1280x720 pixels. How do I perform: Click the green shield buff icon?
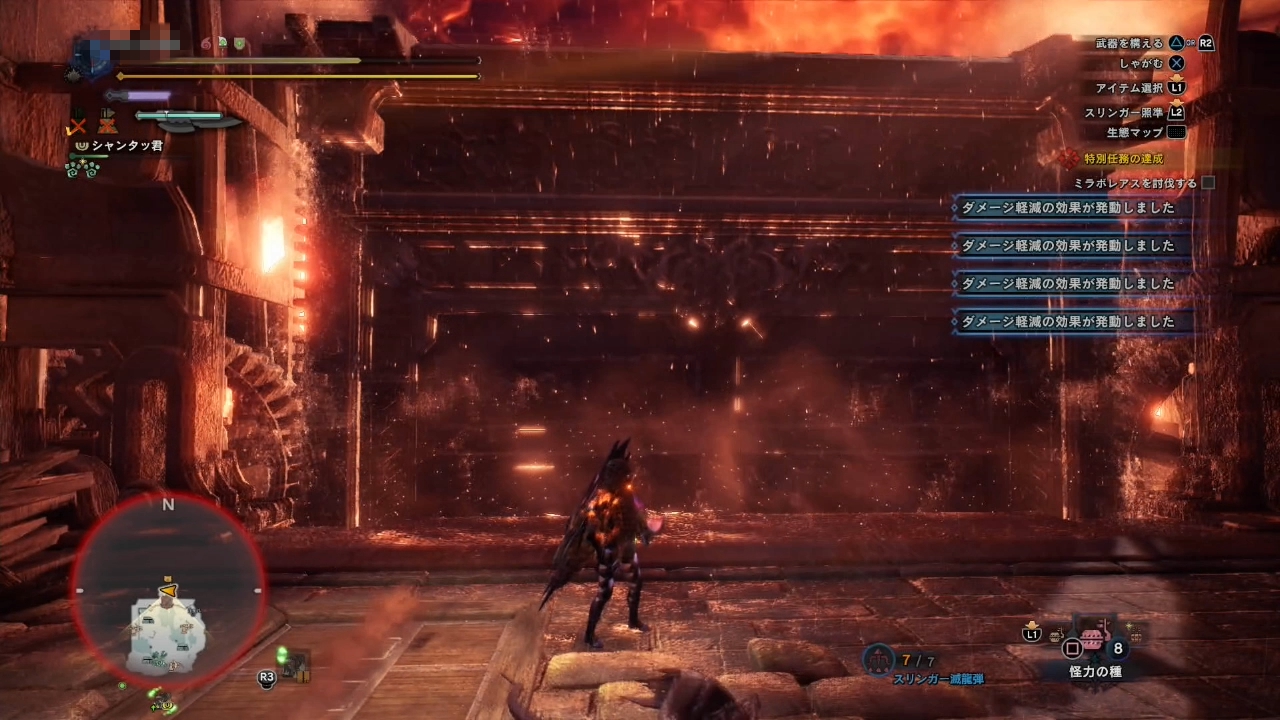[x=240, y=44]
